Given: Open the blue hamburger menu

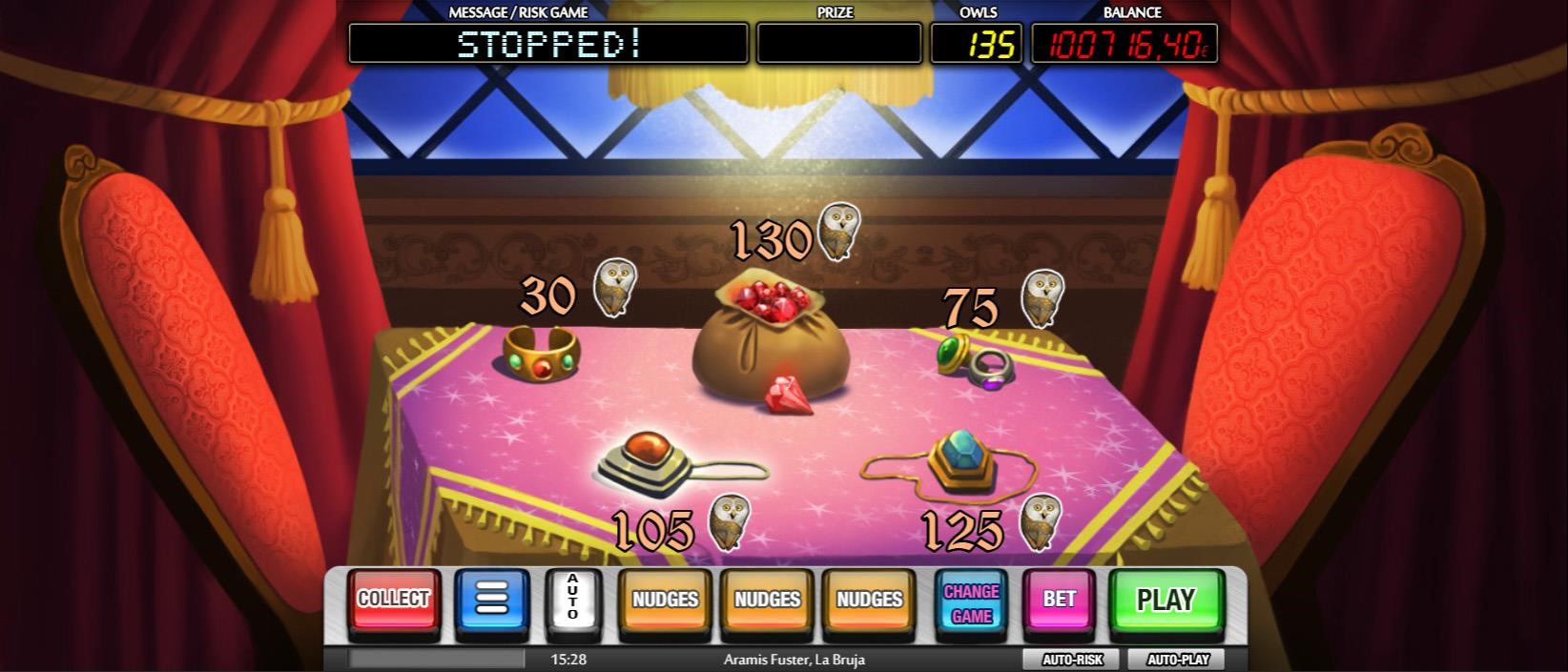Looking at the screenshot, I should tap(492, 600).
